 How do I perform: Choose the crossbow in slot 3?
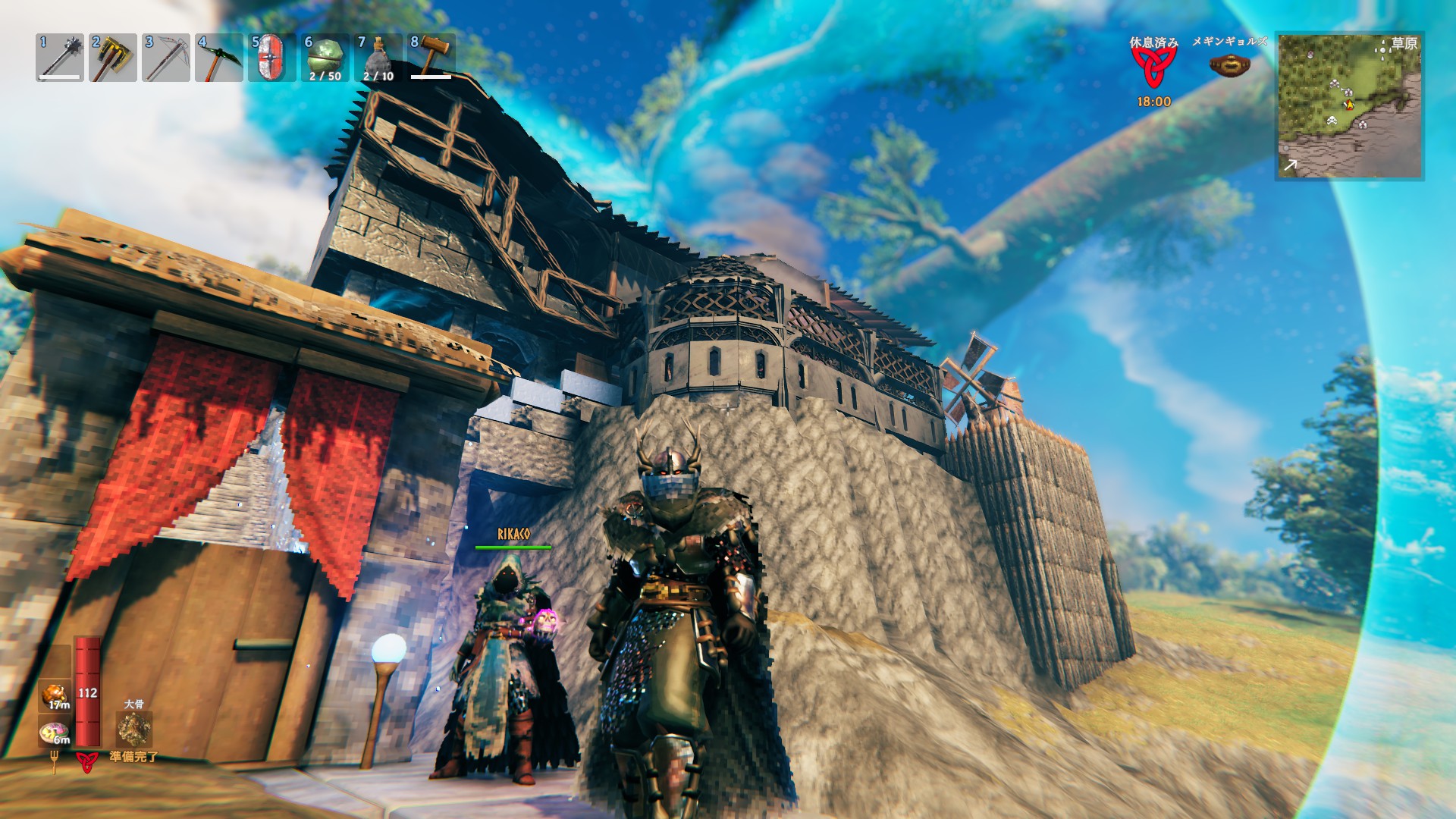(166, 58)
